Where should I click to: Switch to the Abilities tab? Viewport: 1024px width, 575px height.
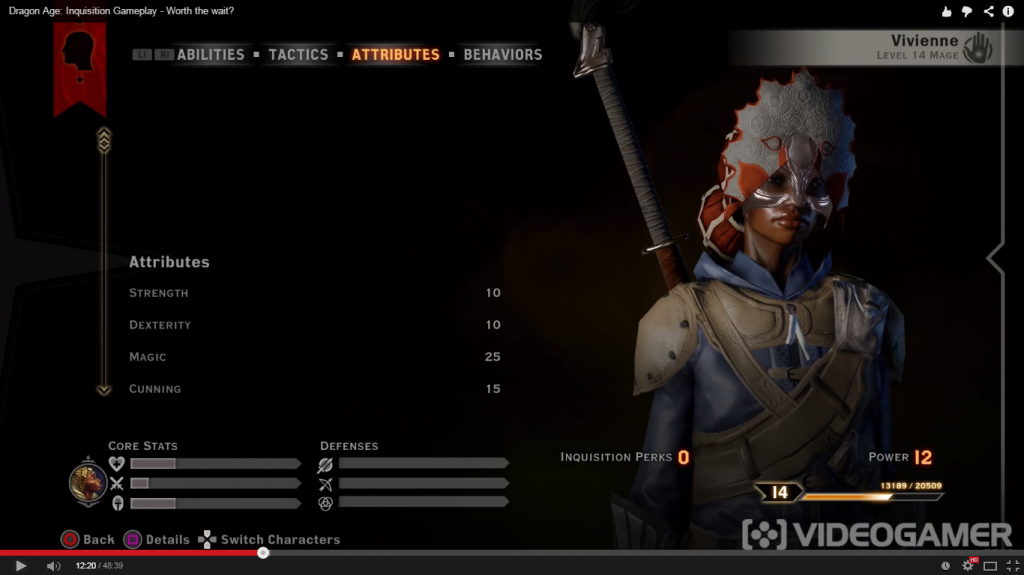click(210, 55)
